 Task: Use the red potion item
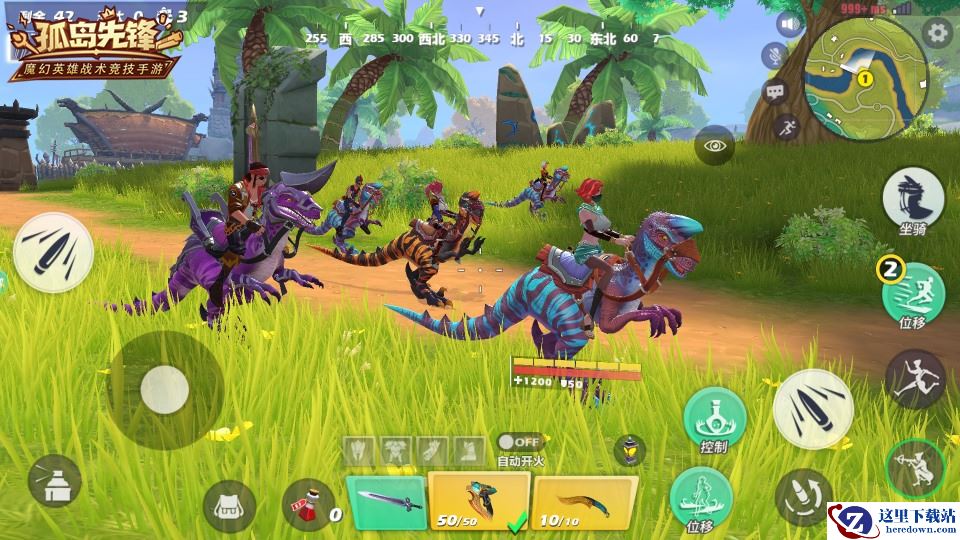click(309, 504)
